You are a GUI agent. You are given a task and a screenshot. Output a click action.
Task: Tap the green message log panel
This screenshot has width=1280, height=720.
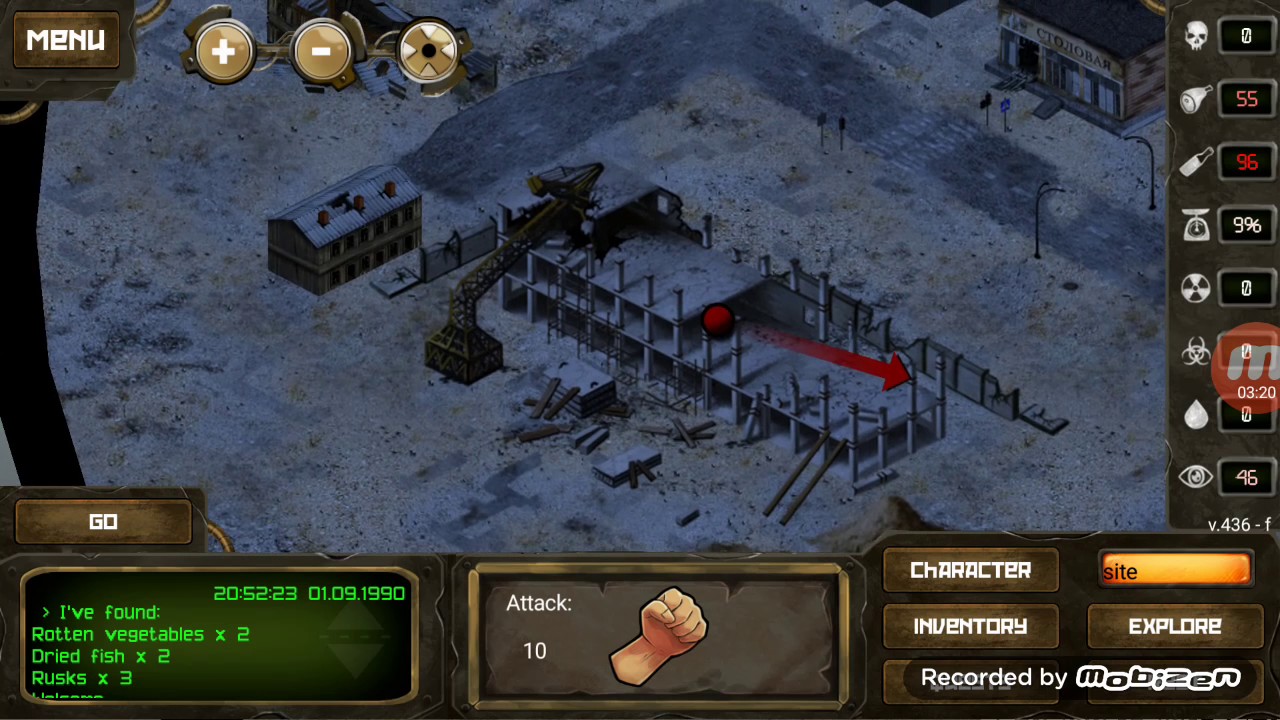218,634
